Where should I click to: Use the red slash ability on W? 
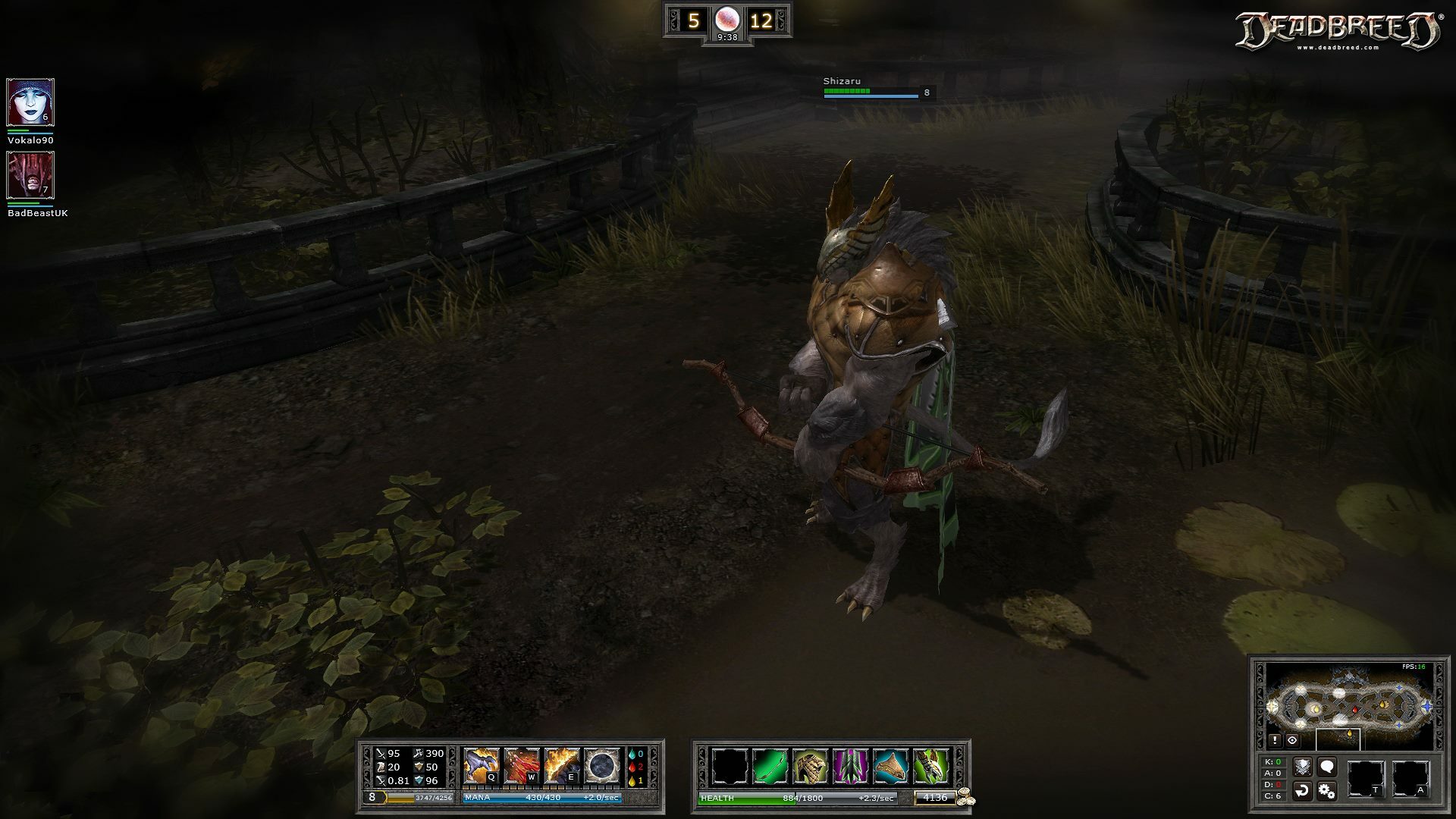(522, 766)
